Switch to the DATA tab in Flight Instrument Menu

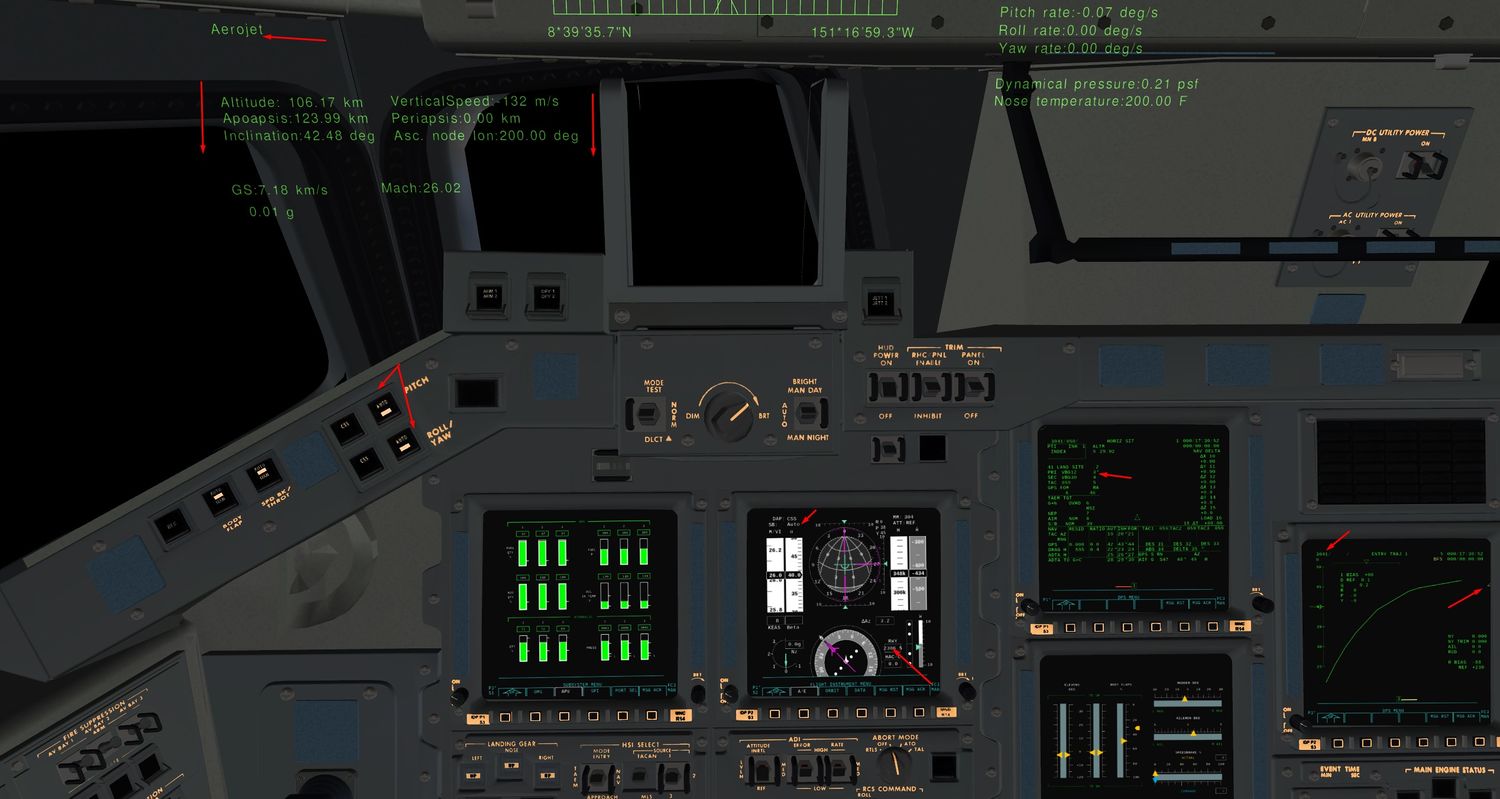pos(858,691)
